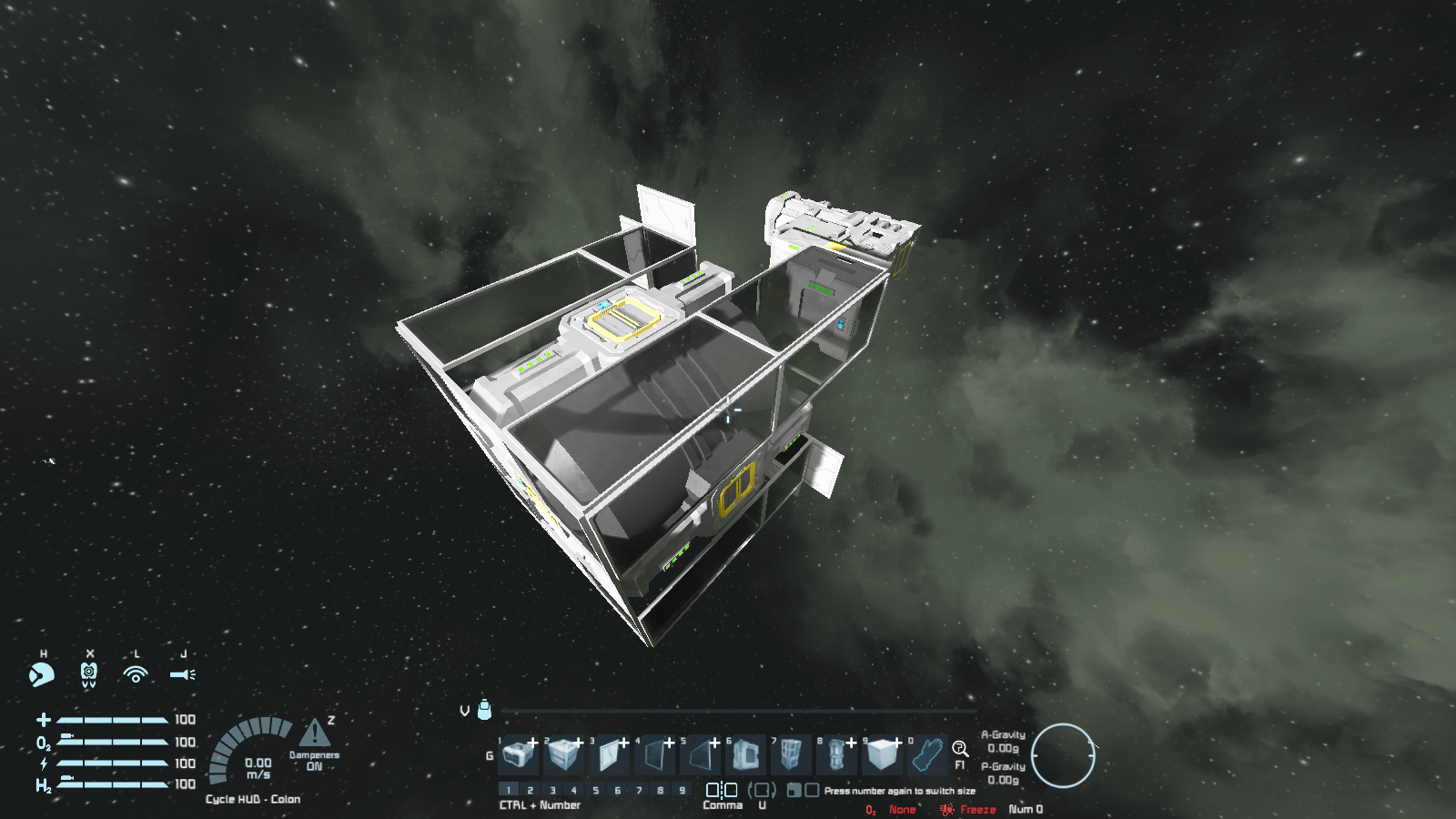Screen dimensions: 1456x819
Task: Select the narrow cylinder block in slot 8
Action: pos(836,754)
